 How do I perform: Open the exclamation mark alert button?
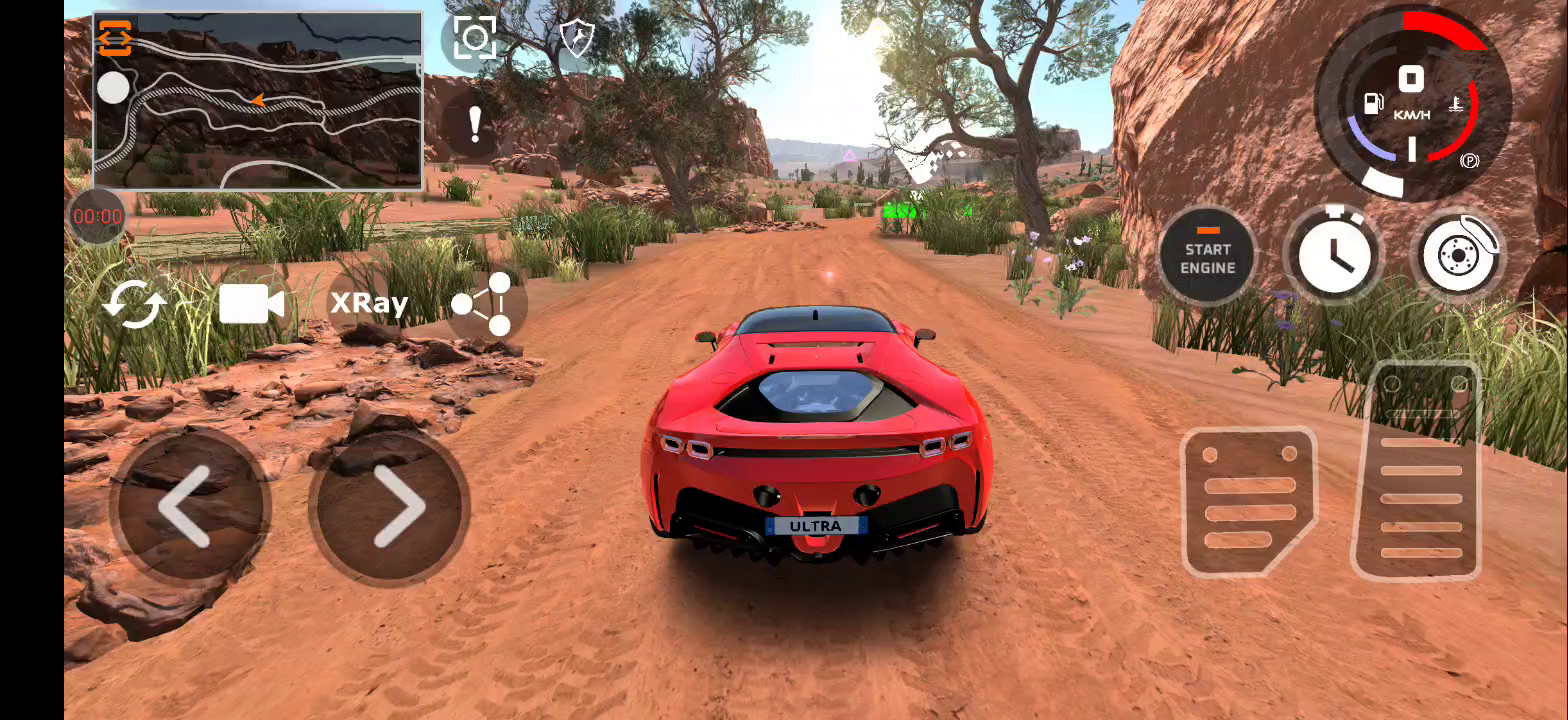tap(475, 125)
